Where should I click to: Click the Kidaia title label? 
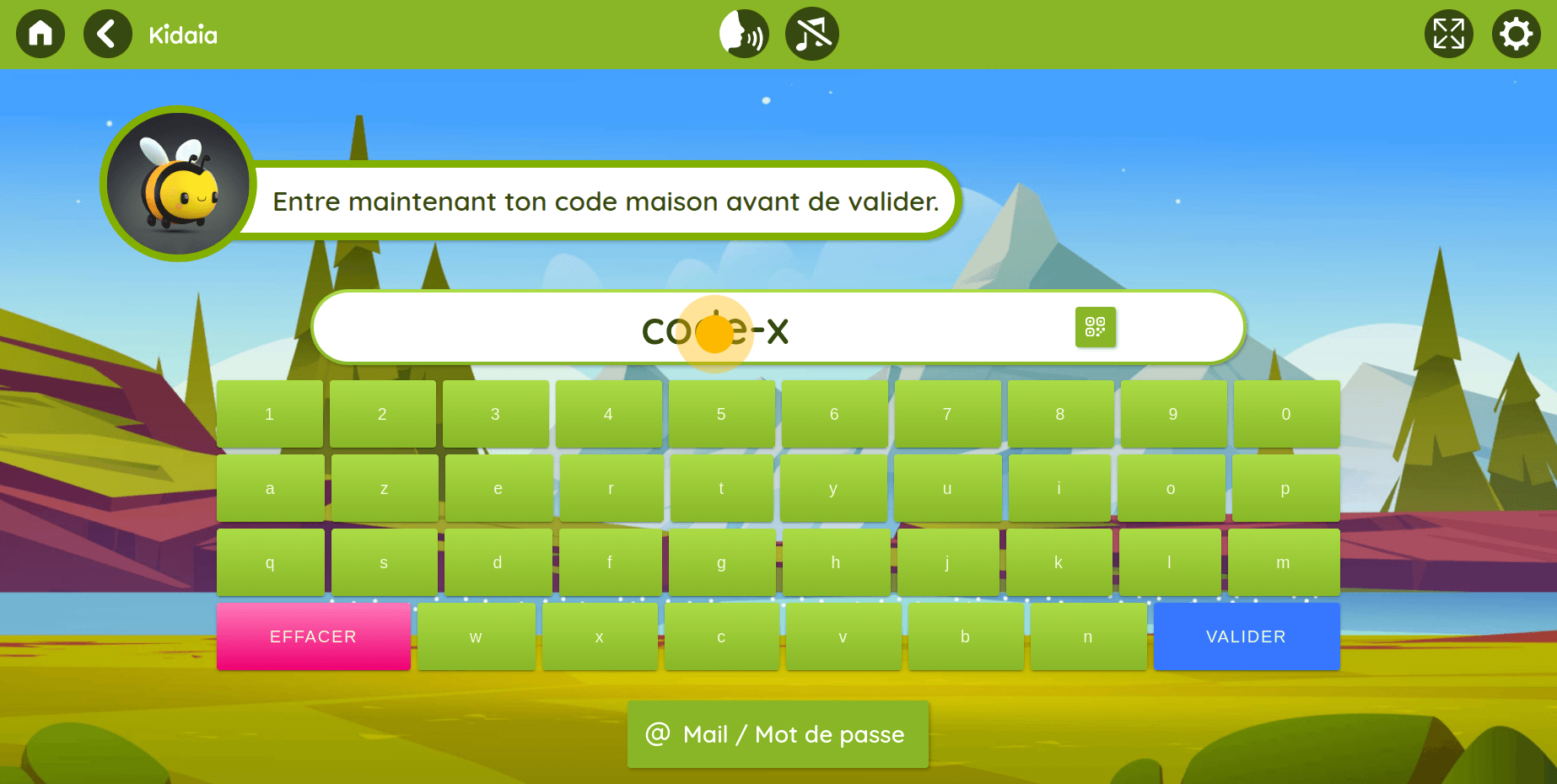183,35
